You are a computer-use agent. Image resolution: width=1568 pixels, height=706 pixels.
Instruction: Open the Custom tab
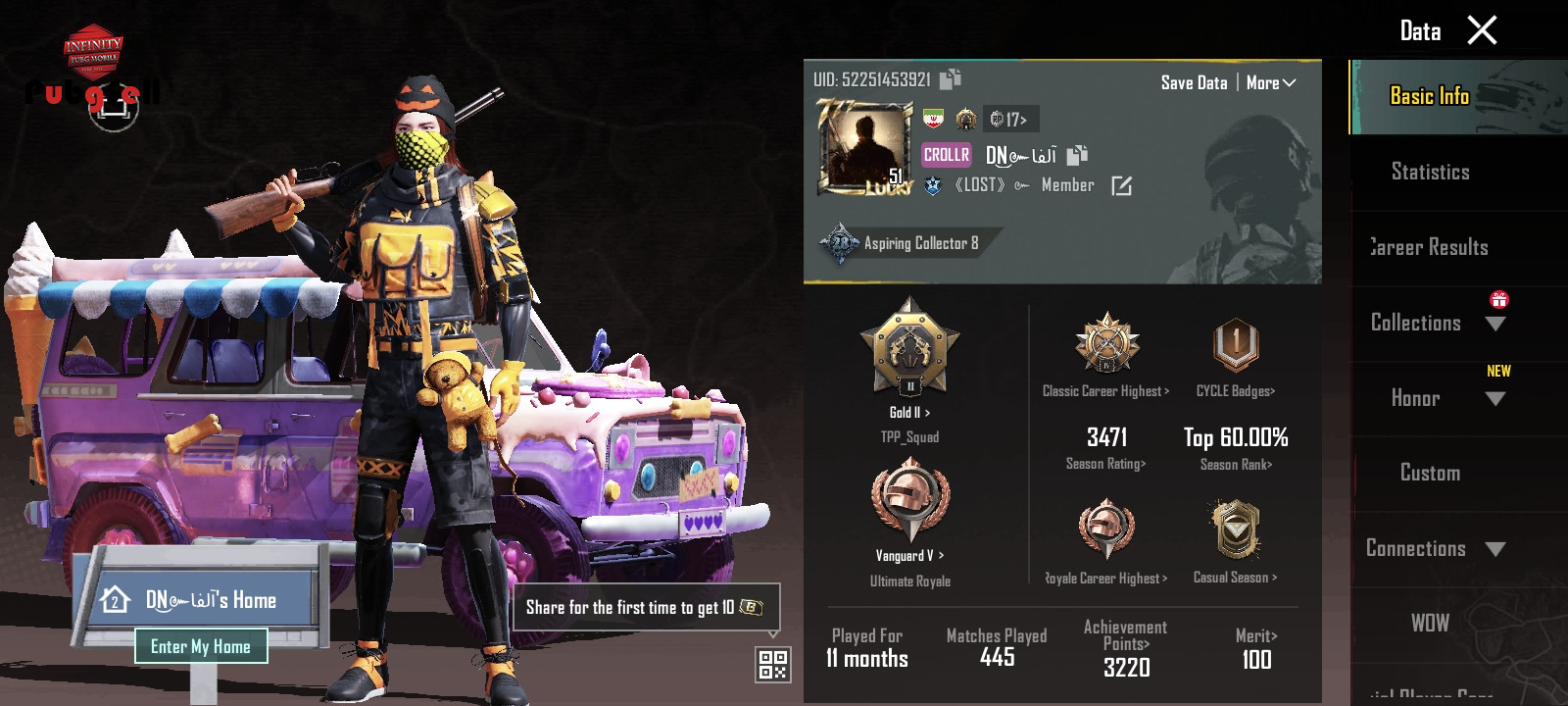[x=1430, y=473]
